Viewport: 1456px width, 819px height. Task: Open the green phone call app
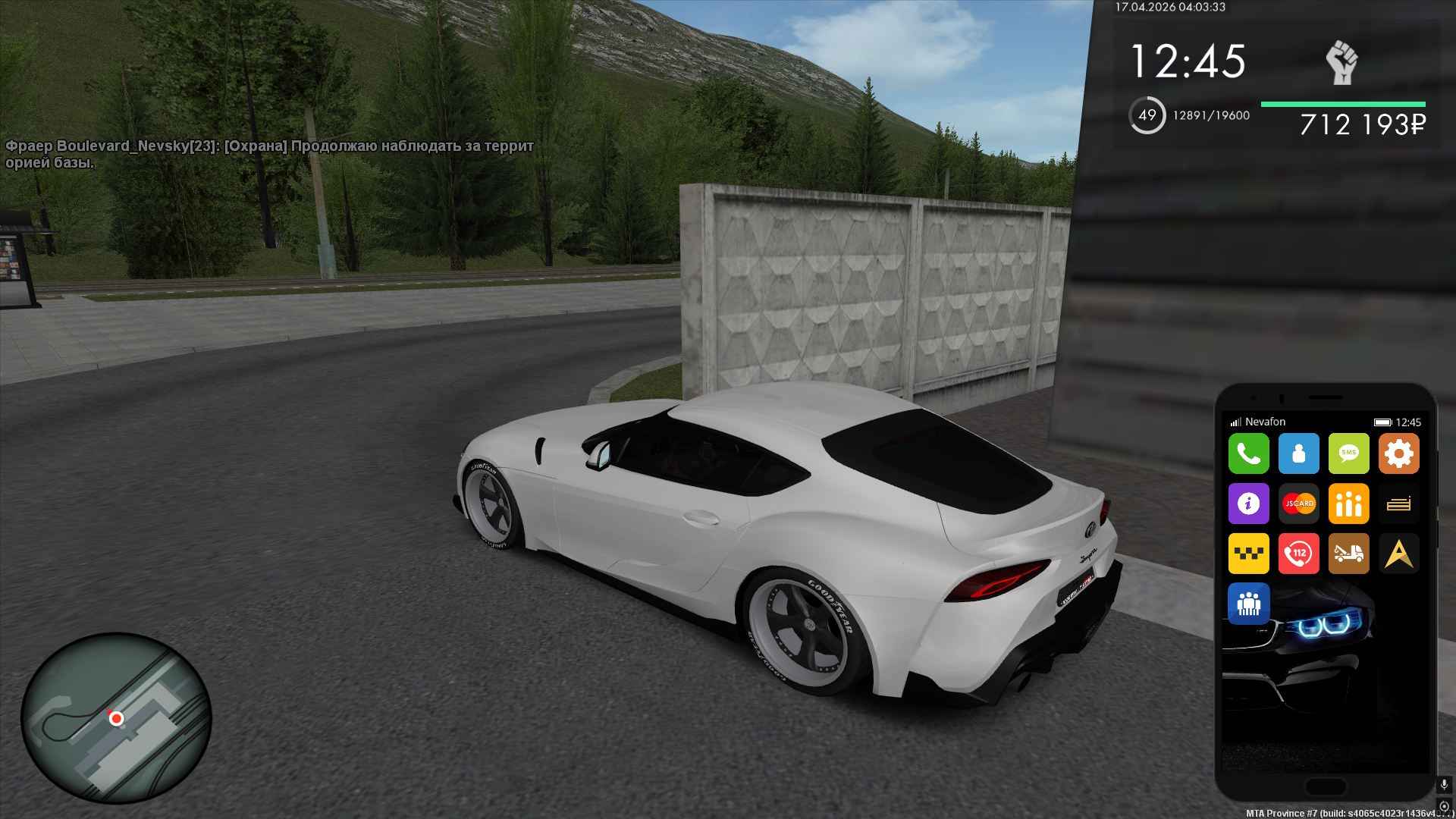[1248, 453]
